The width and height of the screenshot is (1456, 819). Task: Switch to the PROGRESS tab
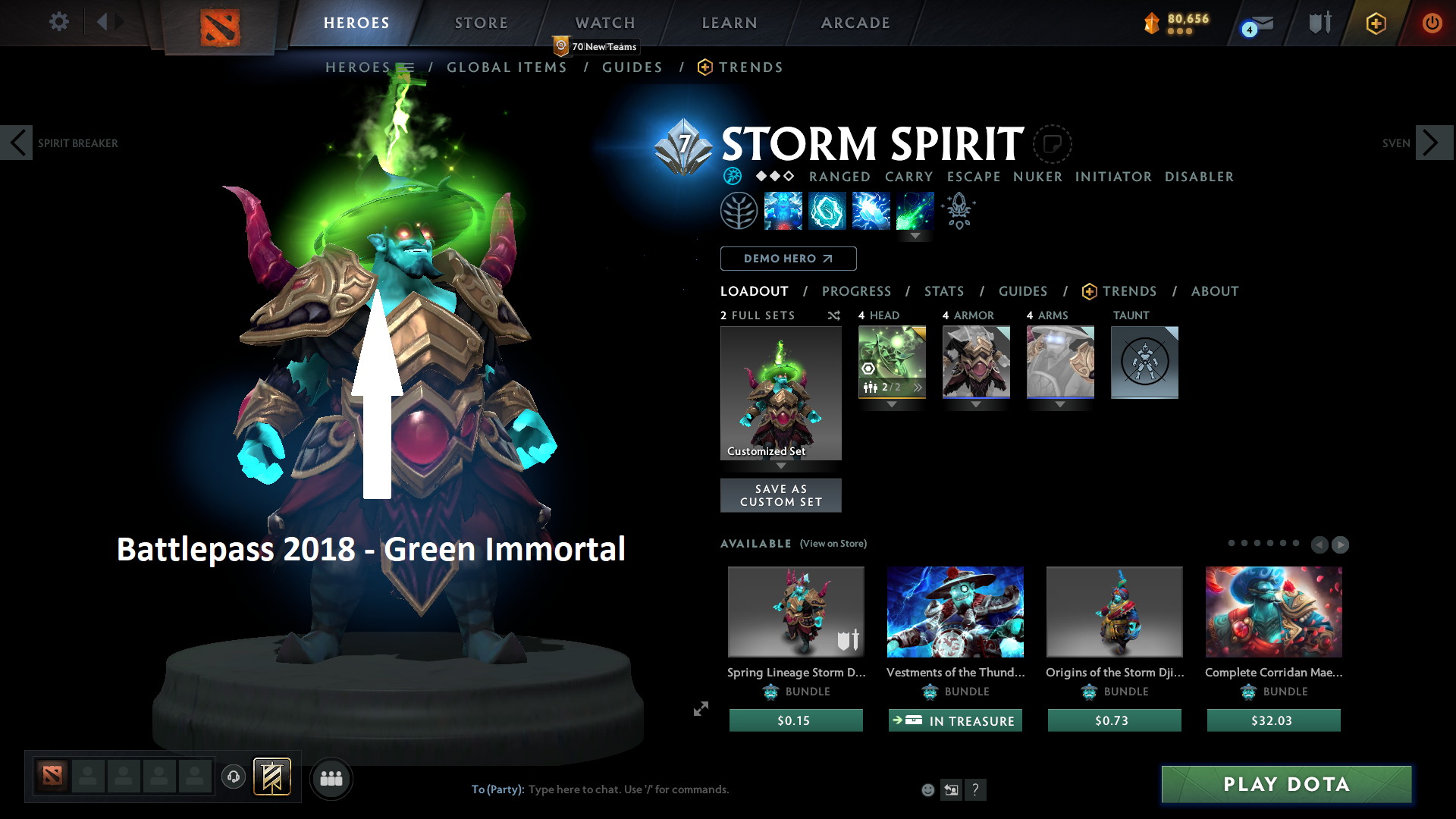tap(857, 291)
